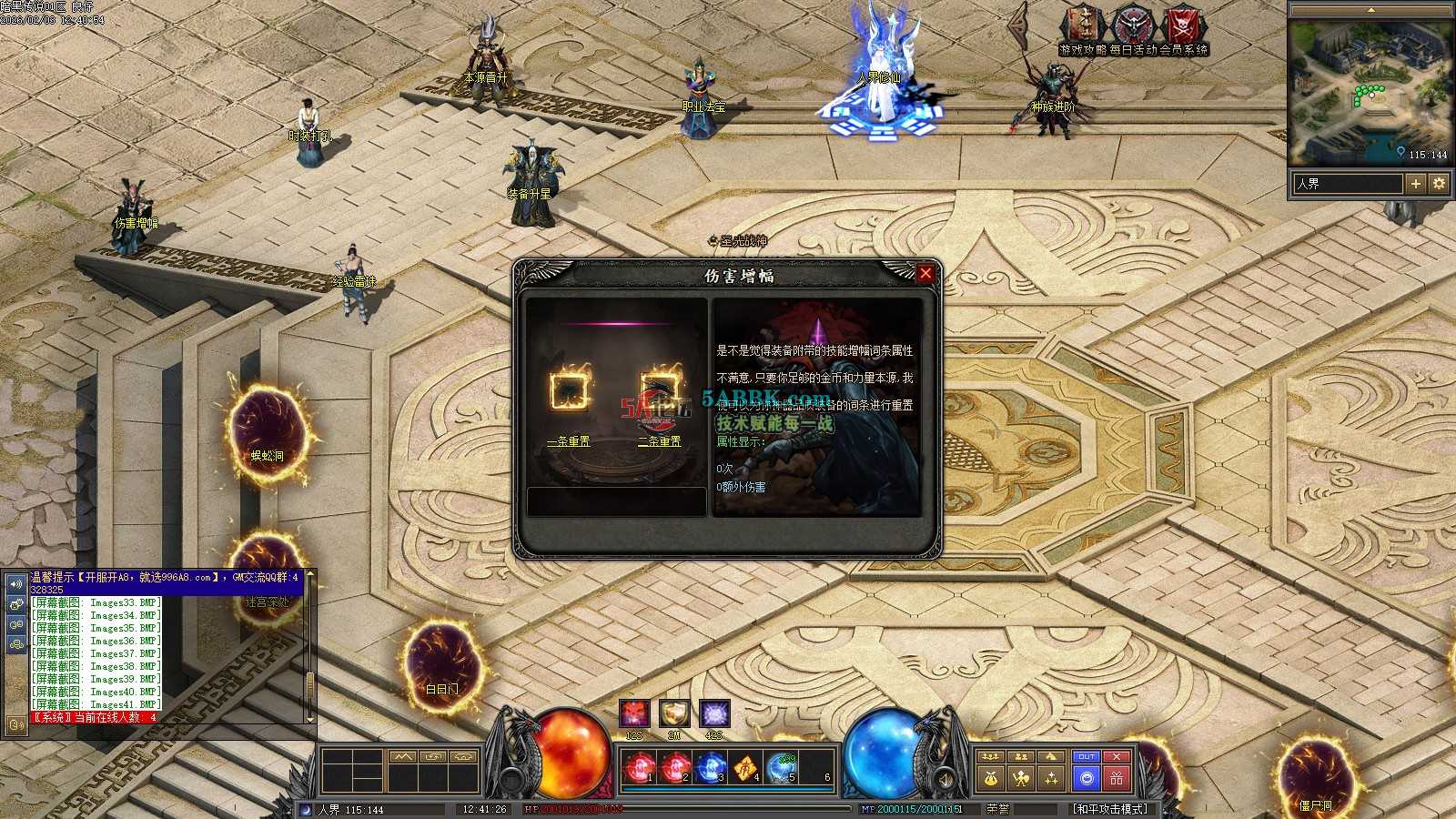
Task: Open the 每日活动 daily events icon
Action: pyautogui.click(x=1133, y=25)
